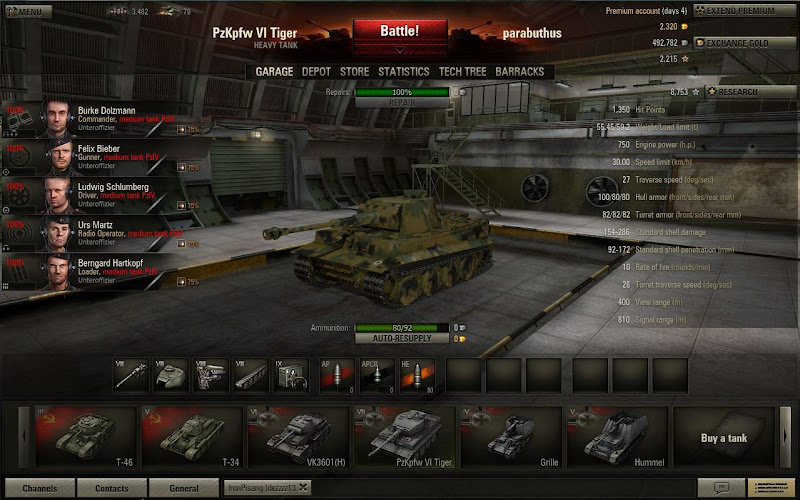Click the Buy a tank slot
Image resolution: width=800 pixels, height=500 pixels.
pos(723,437)
